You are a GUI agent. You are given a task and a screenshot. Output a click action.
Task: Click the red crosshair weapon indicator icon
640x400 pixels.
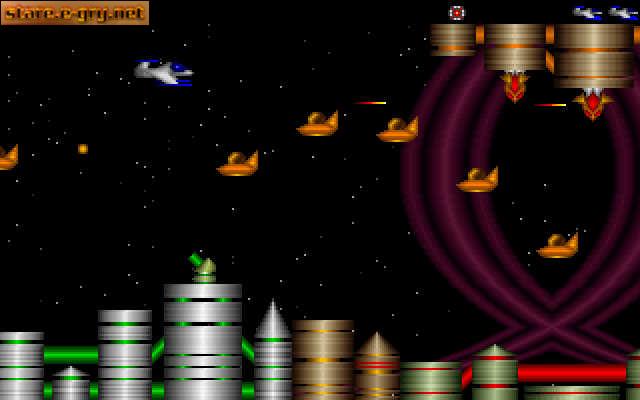tap(457, 13)
